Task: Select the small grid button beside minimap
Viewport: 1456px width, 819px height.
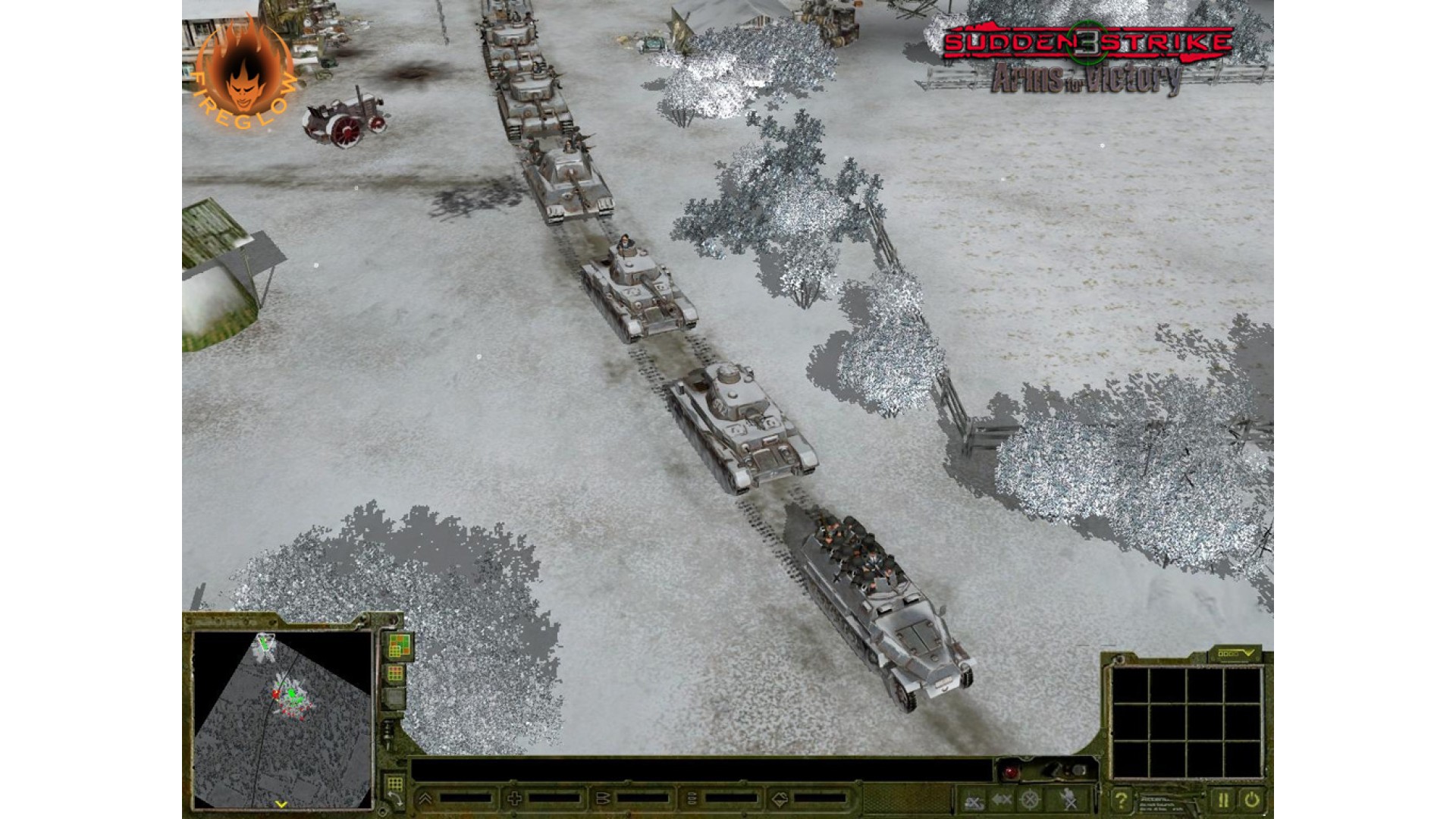Action: pyautogui.click(x=395, y=673)
